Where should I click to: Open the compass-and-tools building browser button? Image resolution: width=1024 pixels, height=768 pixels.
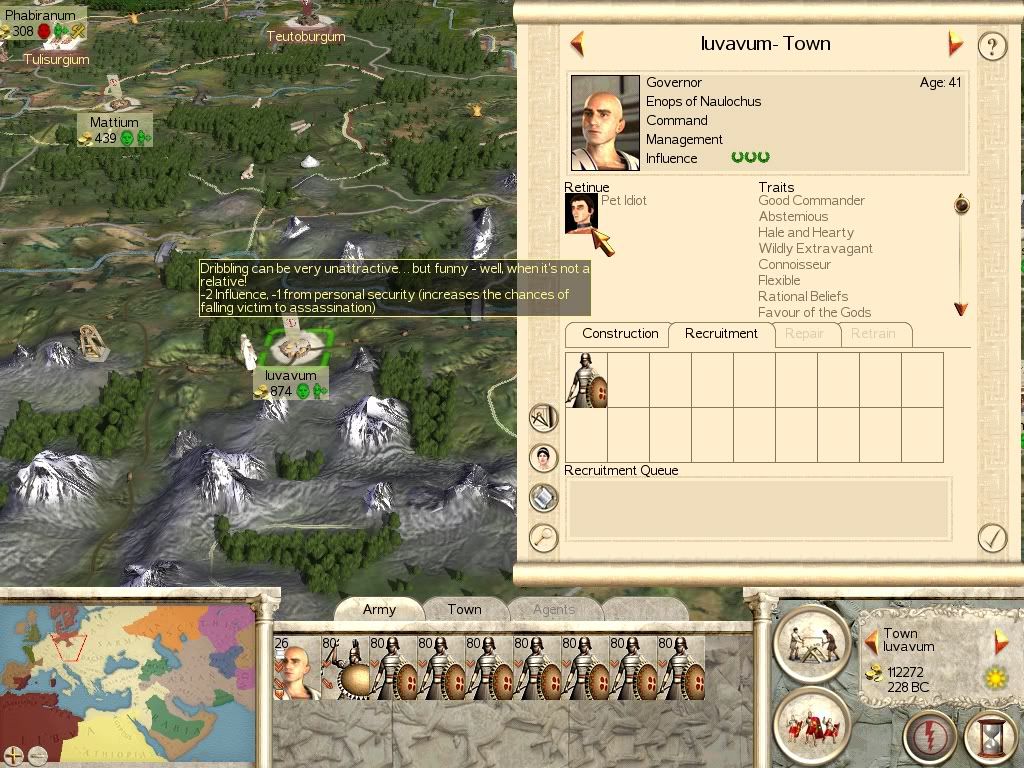click(x=543, y=418)
